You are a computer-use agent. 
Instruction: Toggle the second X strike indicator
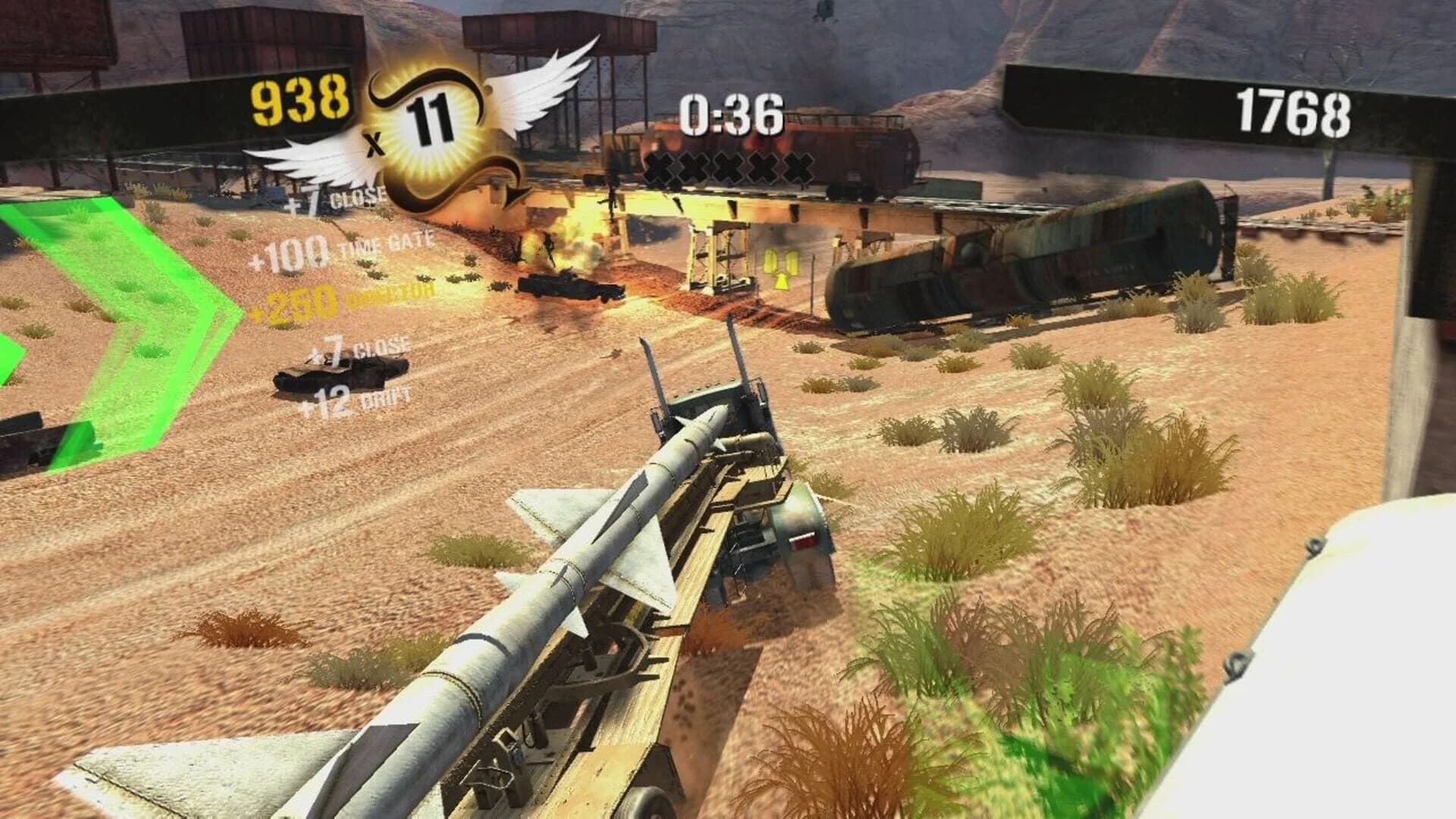tap(694, 165)
